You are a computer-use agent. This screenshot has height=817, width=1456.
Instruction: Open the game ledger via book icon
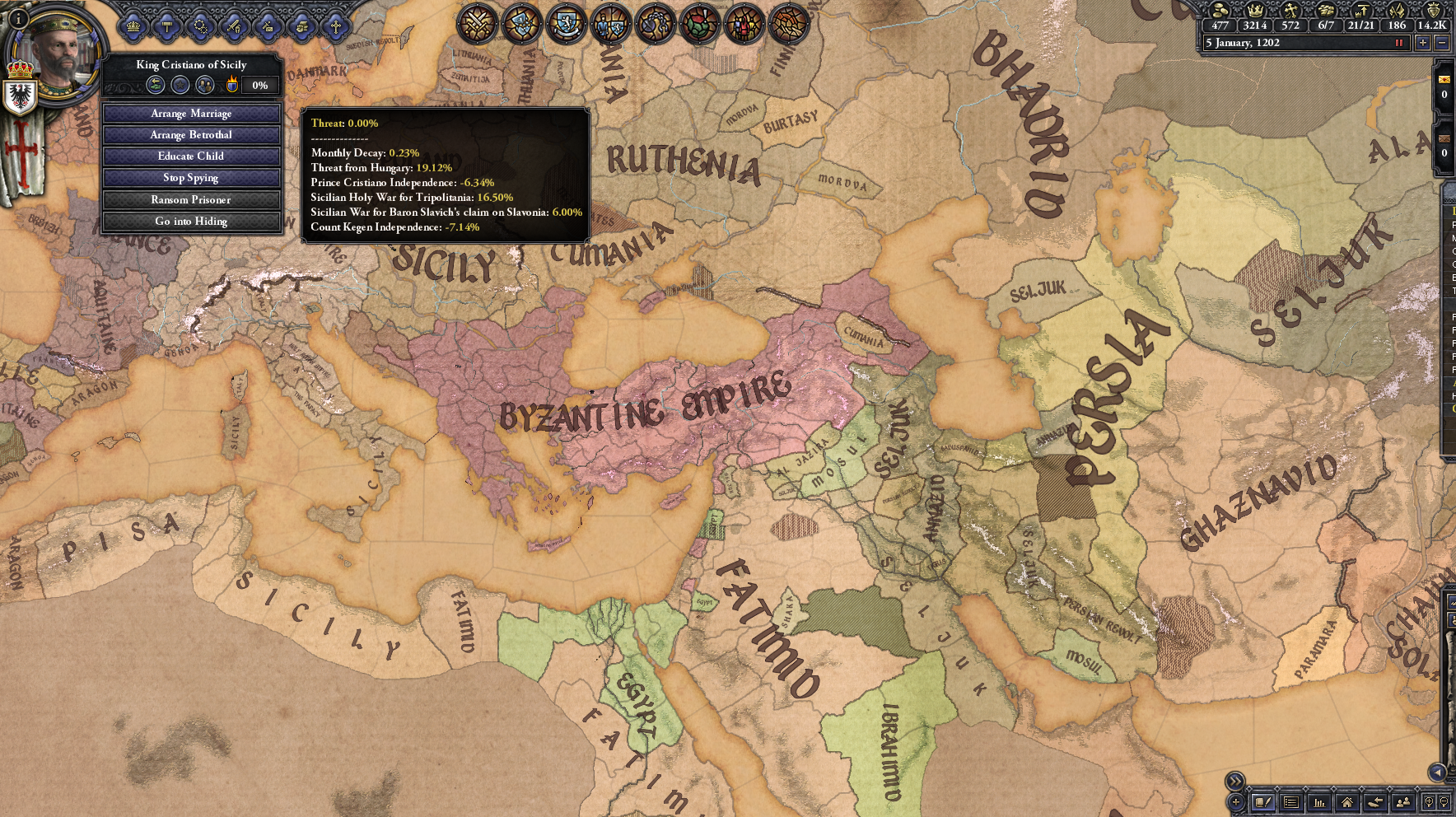point(1264,802)
